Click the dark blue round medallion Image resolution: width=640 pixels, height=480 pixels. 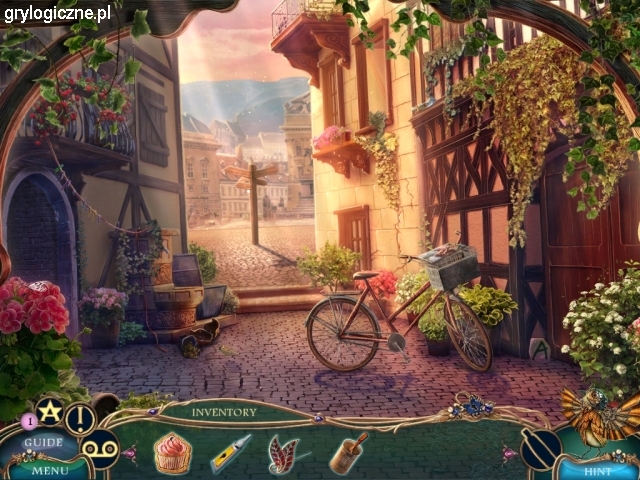pyautogui.click(x=540, y=449)
